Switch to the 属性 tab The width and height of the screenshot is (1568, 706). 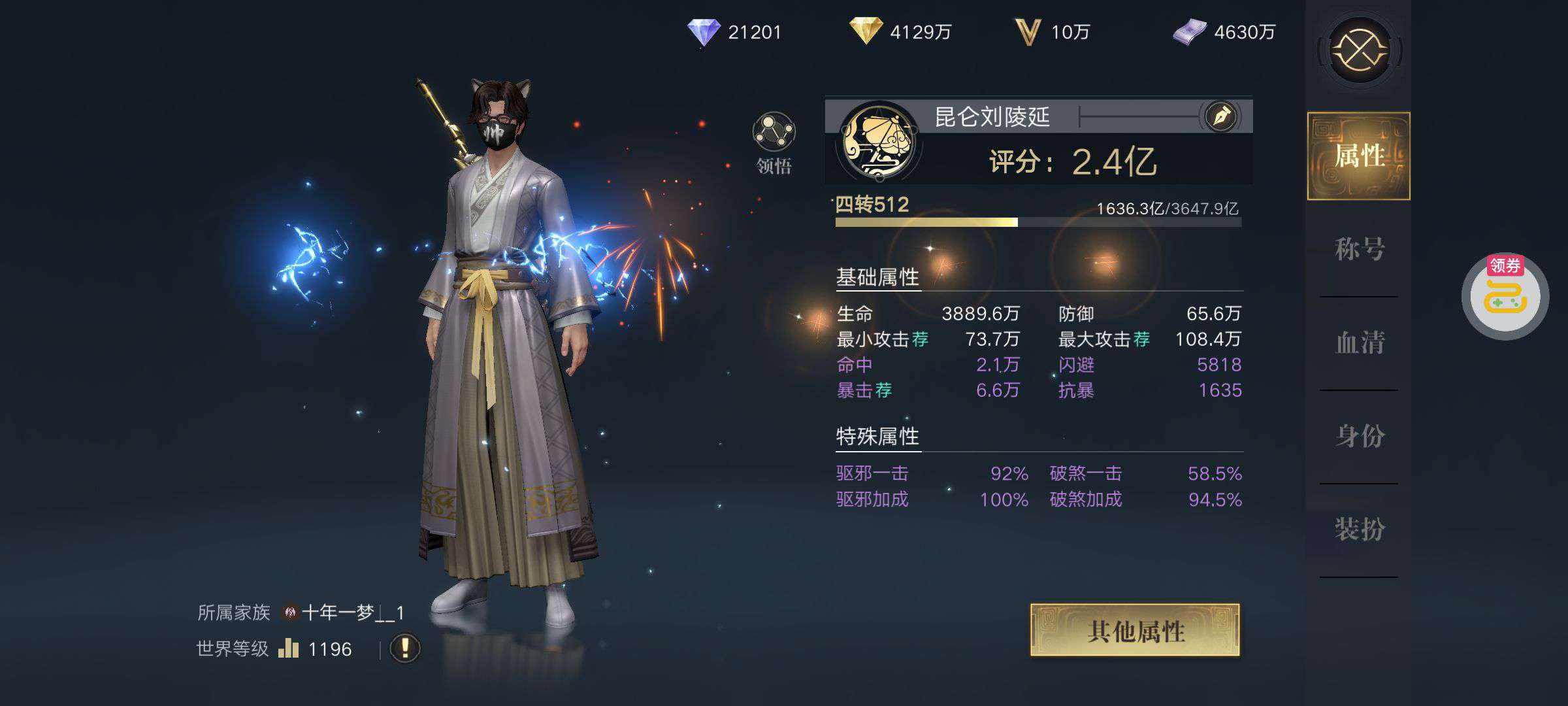click(x=1358, y=156)
